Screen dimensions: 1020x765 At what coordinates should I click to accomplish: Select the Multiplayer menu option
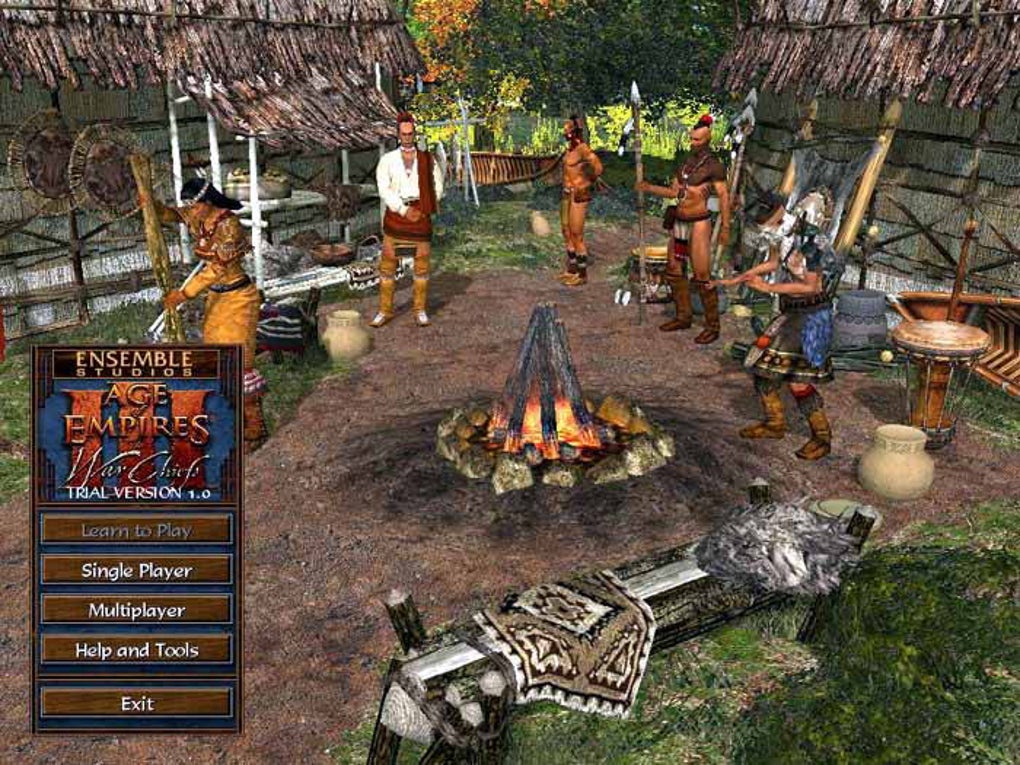click(x=136, y=610)
